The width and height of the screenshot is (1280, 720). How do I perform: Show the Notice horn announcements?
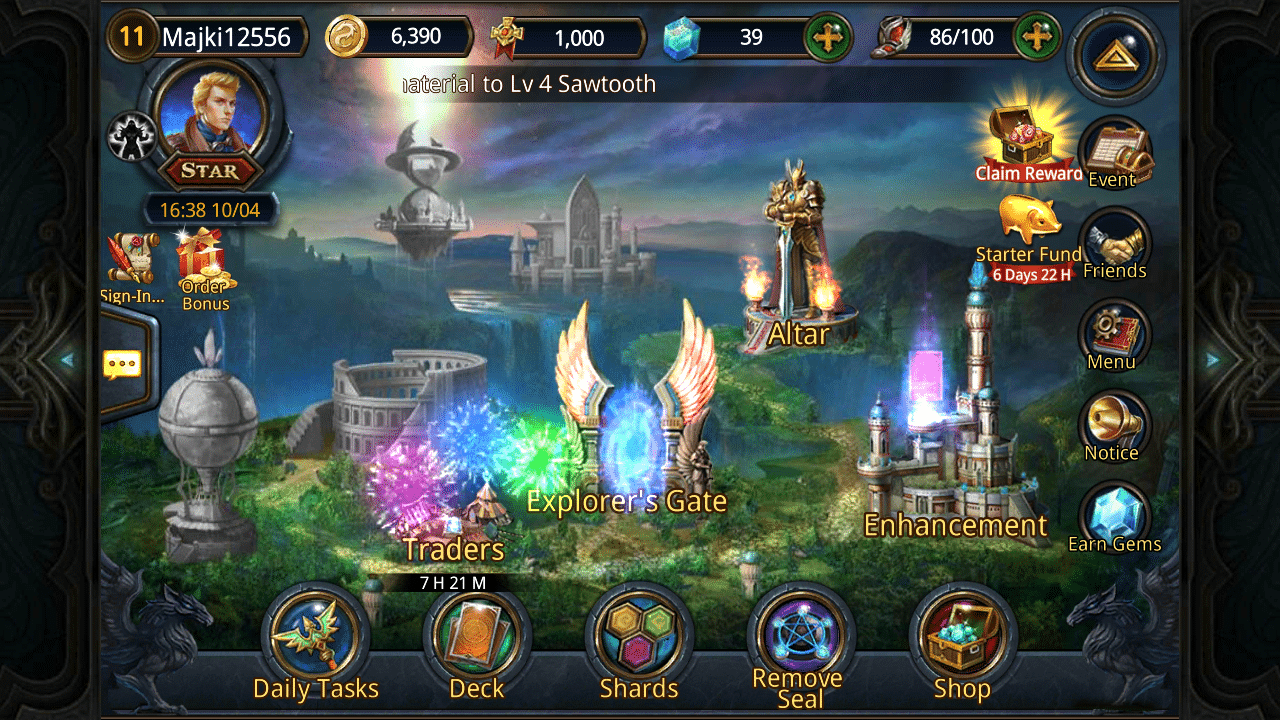point(1113,425)
